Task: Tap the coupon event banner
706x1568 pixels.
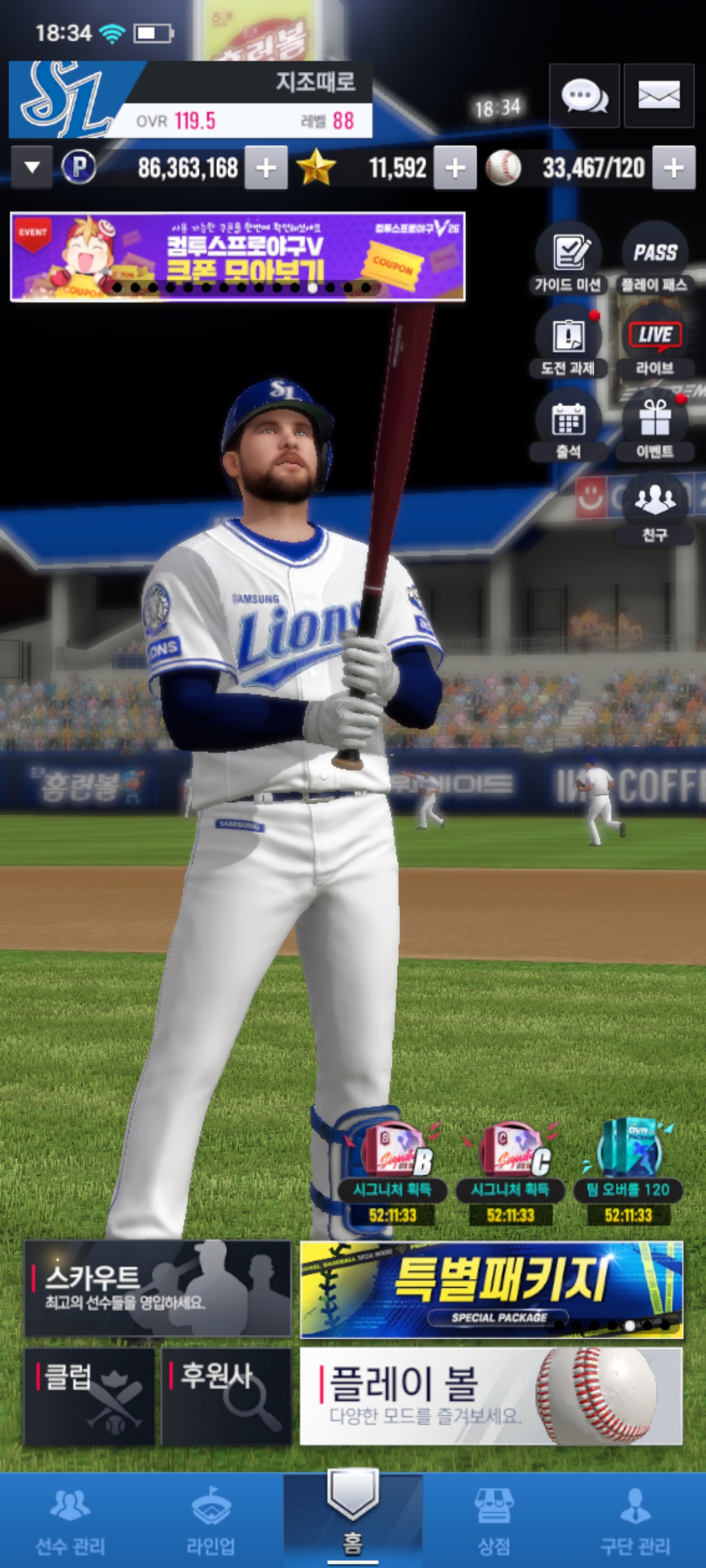Action: click(237, 256)
